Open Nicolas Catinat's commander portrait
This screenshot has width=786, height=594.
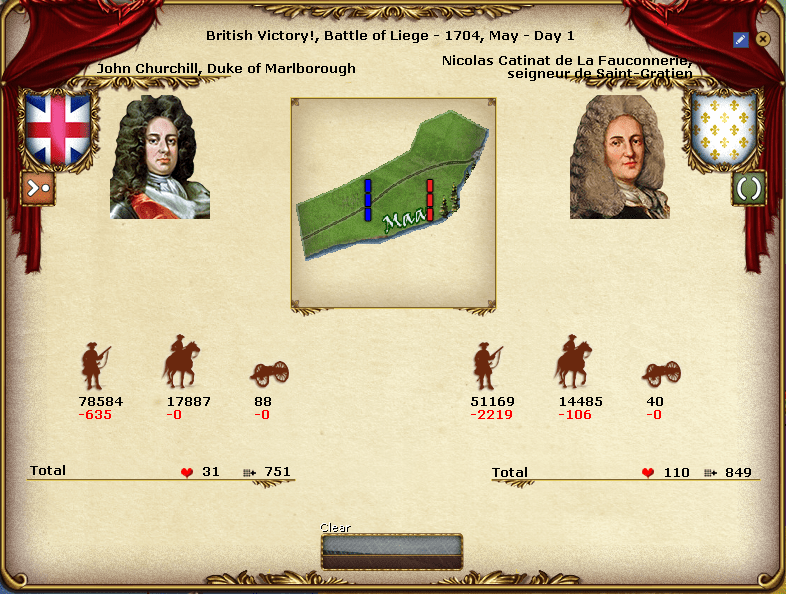point(620,157)
